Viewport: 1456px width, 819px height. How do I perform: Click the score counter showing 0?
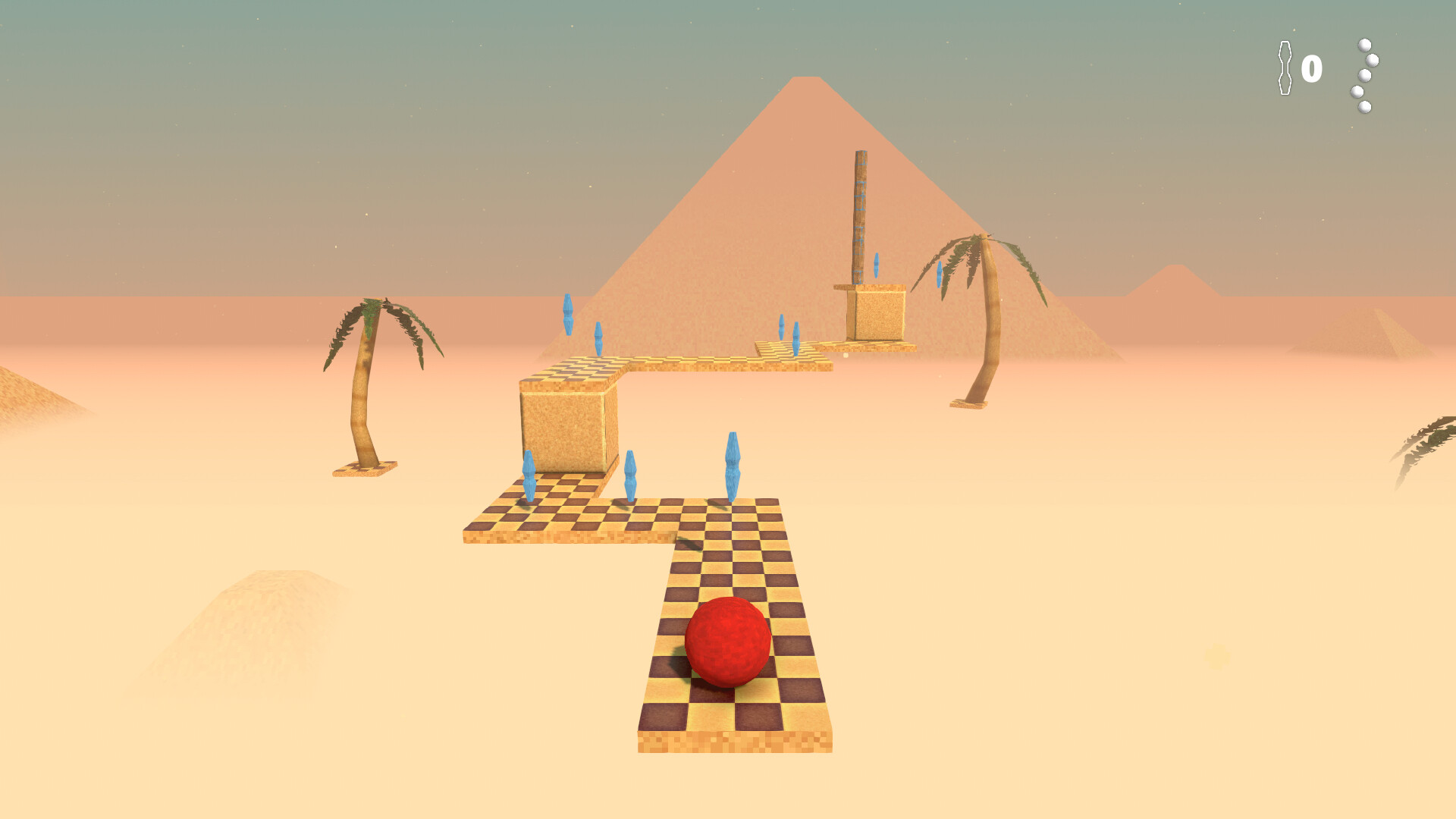coord(1312,70)
